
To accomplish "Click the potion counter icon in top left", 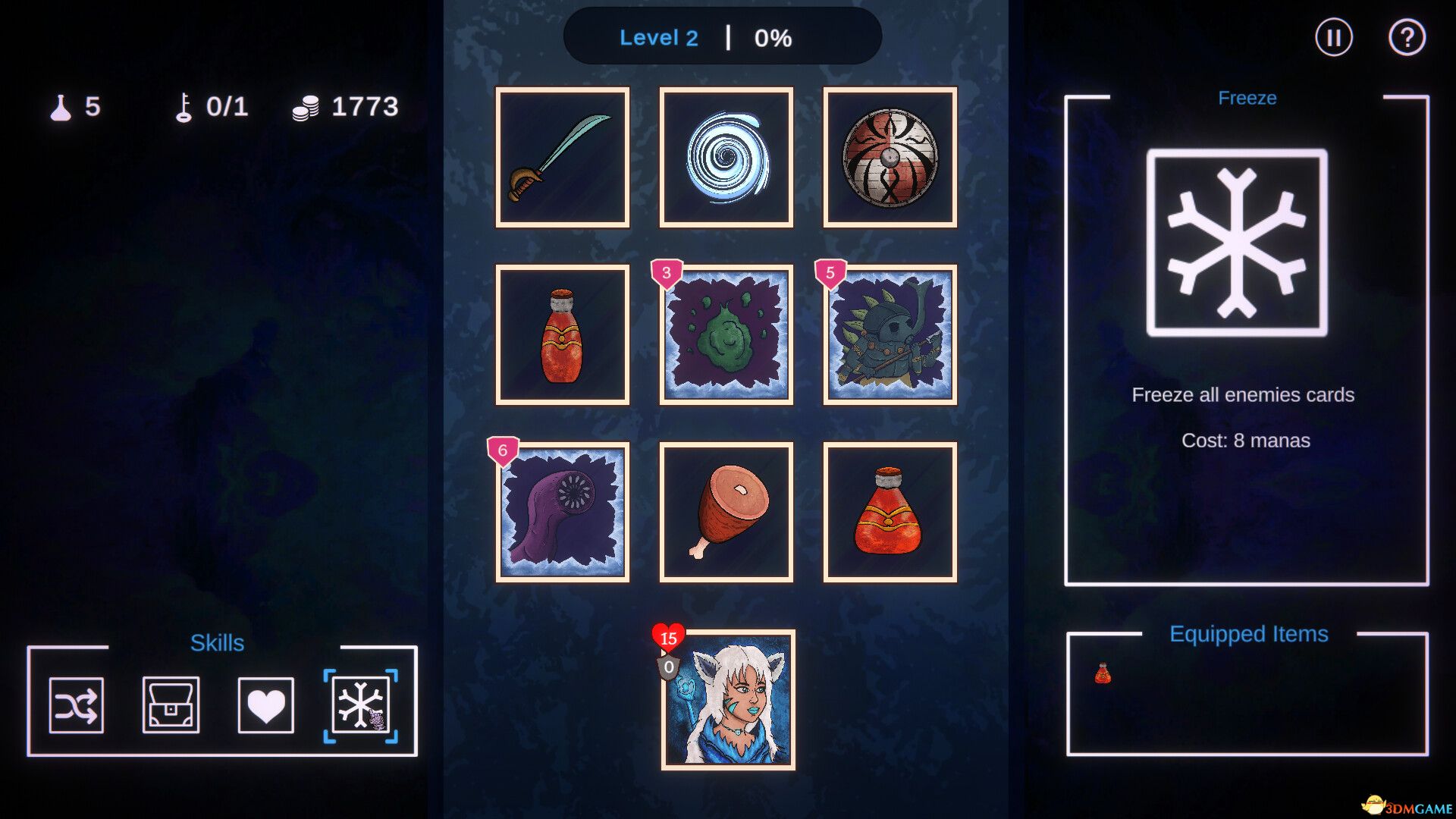I will pos(61,106).
